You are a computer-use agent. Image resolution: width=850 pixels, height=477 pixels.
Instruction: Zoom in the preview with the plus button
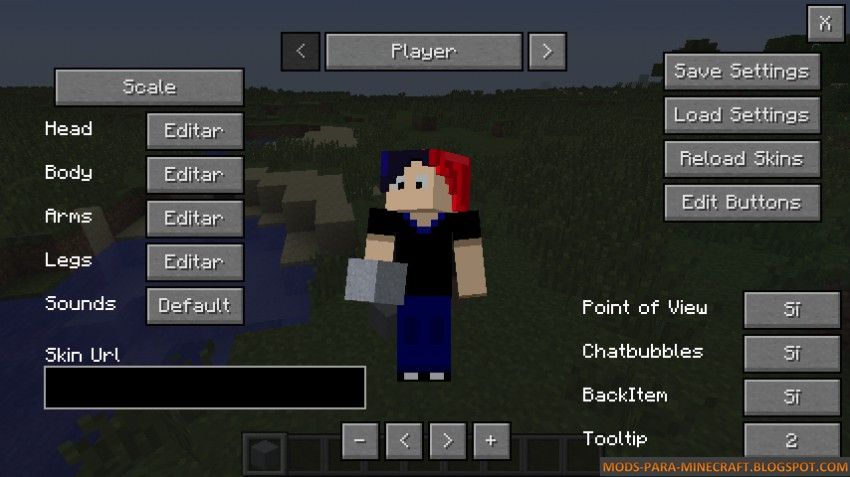click(491, 440)
